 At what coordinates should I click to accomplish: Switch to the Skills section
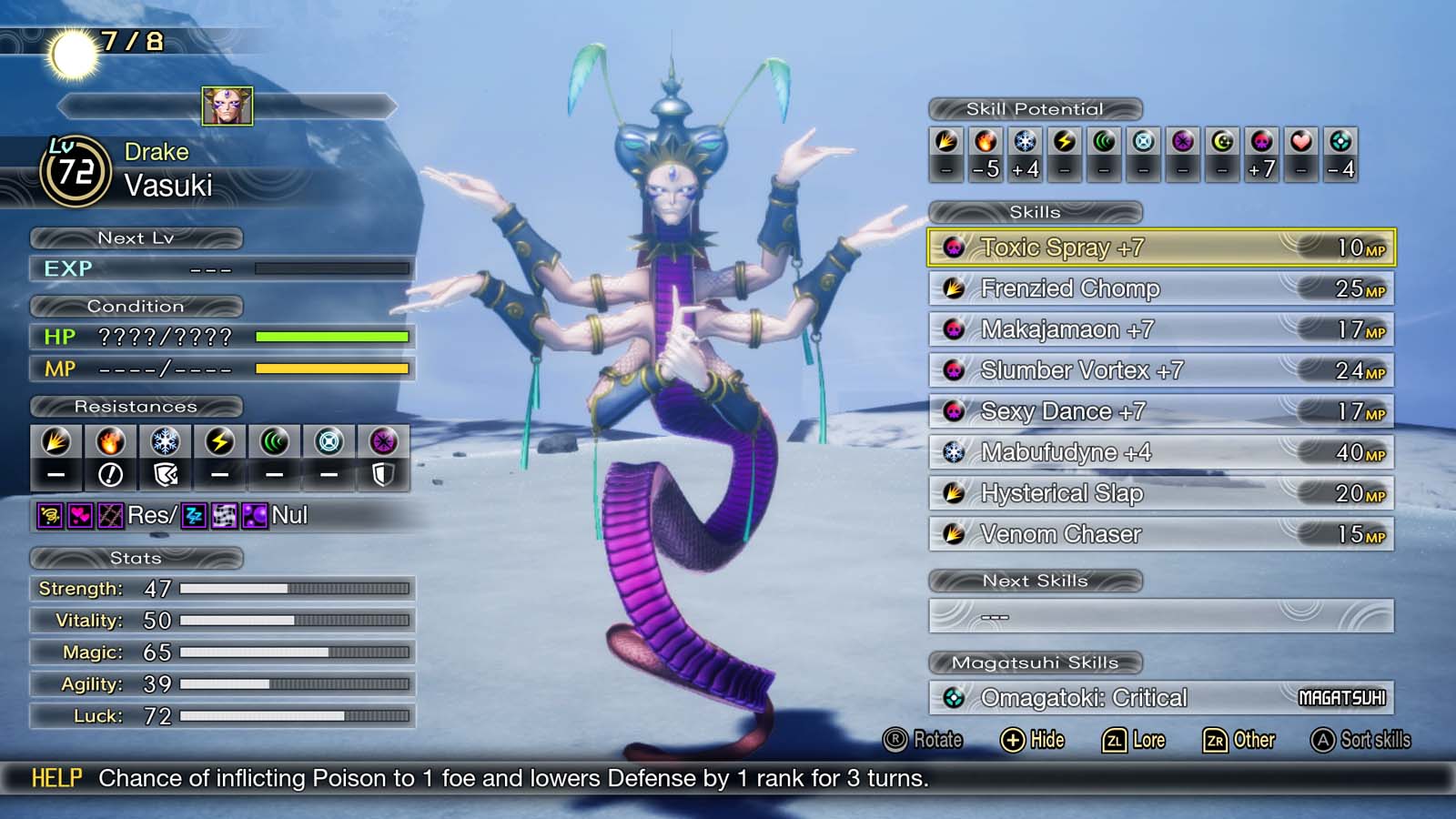(1036, 212)
